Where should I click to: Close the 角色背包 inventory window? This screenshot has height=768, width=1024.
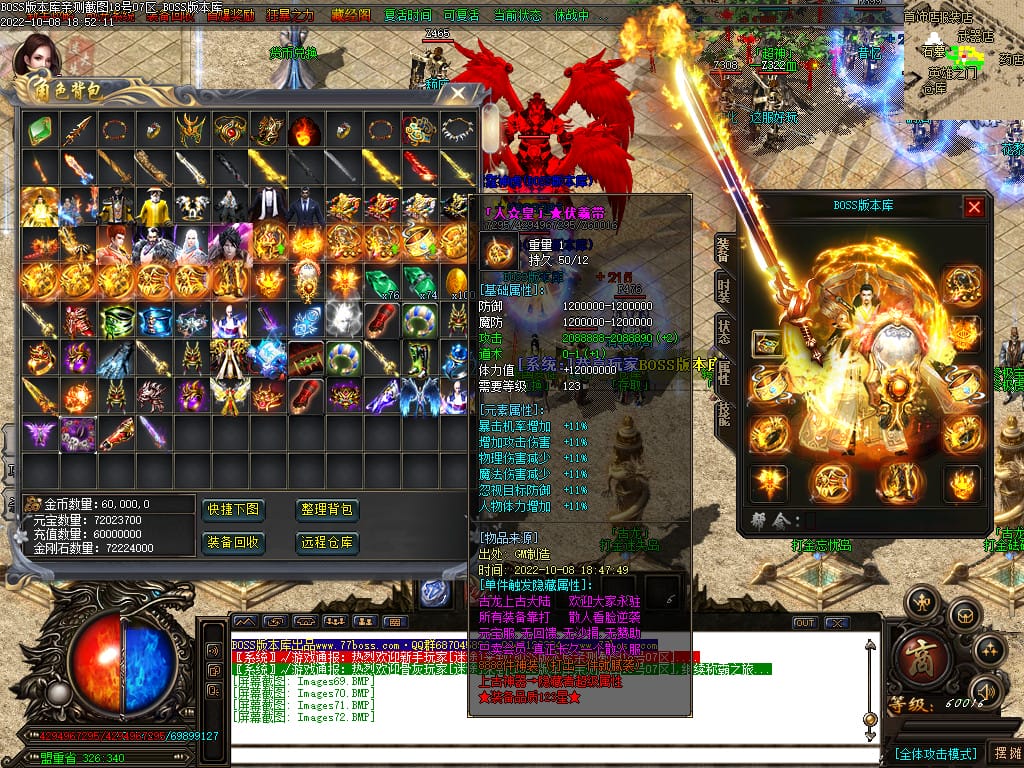click(x=458, y=95)
